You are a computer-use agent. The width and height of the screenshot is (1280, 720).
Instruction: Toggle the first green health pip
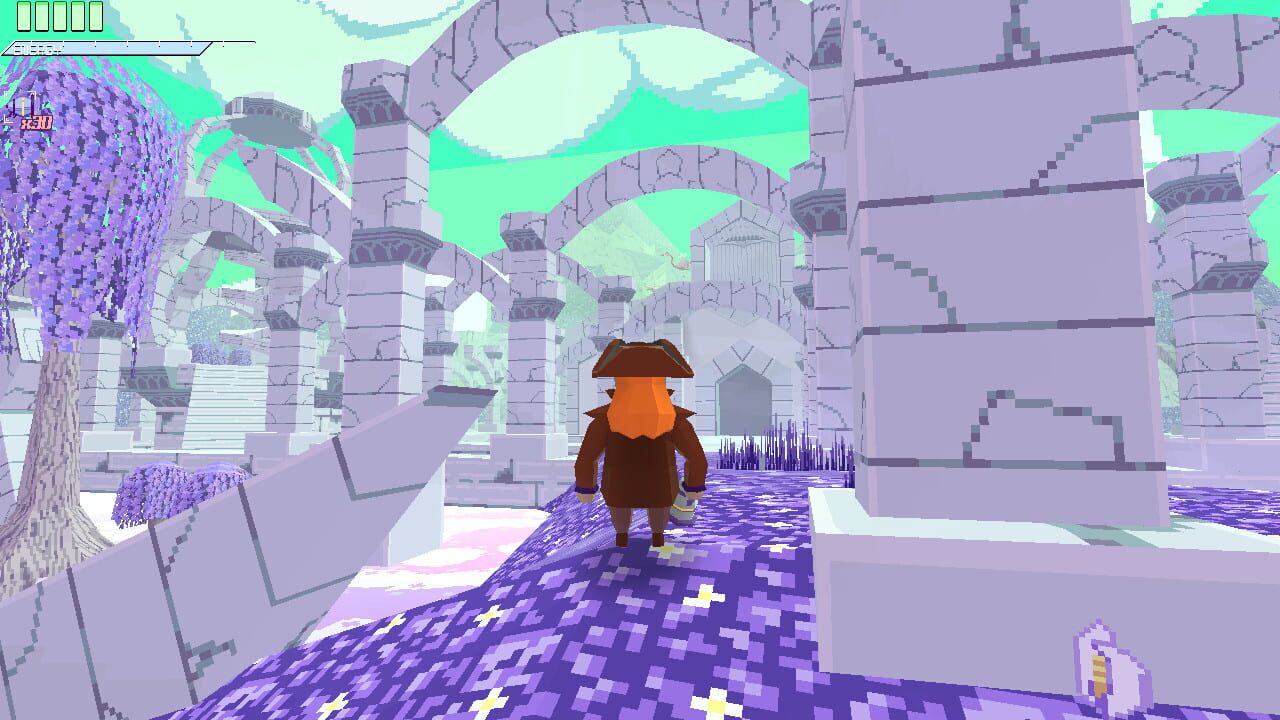(x=22, y=16)
